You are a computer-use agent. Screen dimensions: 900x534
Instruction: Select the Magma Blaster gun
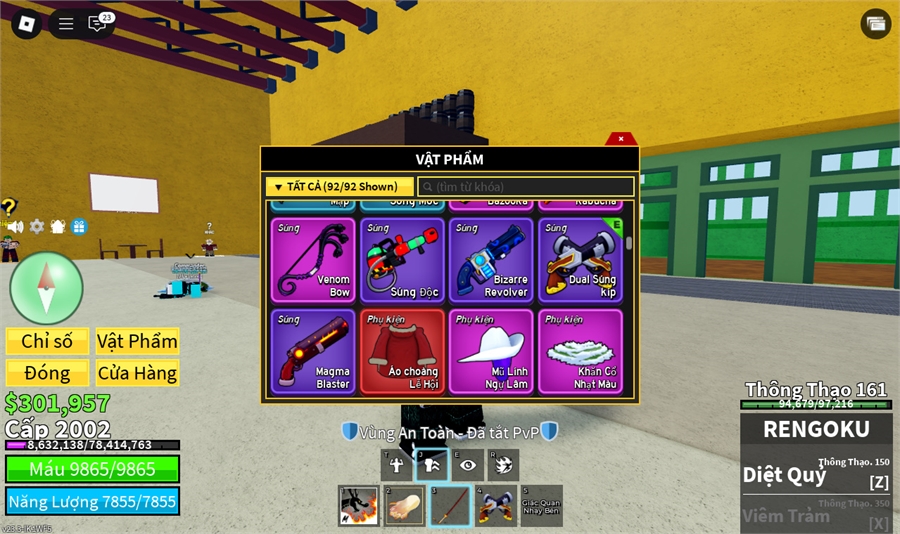313,351
